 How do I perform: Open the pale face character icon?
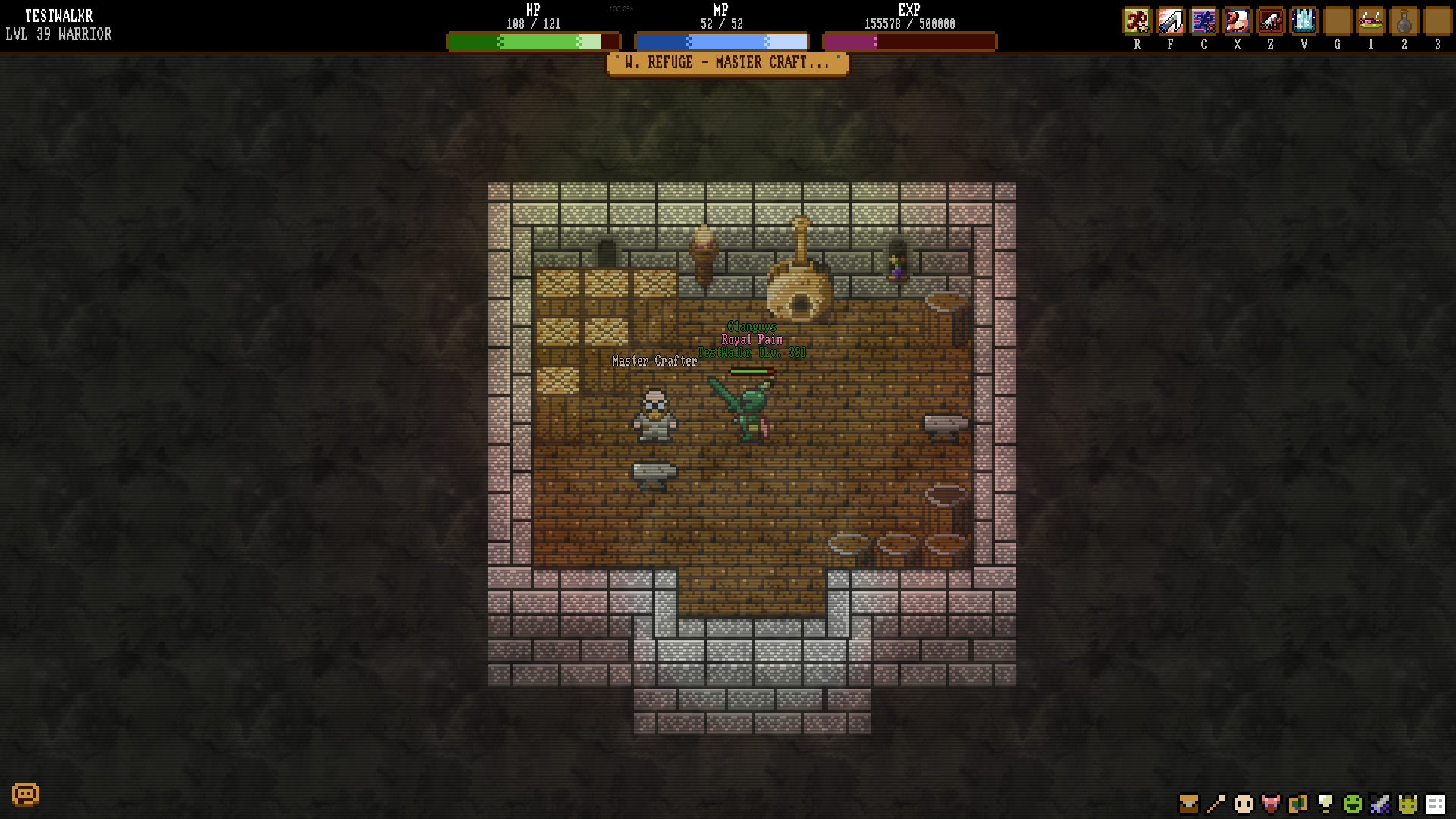[1244, 803]
